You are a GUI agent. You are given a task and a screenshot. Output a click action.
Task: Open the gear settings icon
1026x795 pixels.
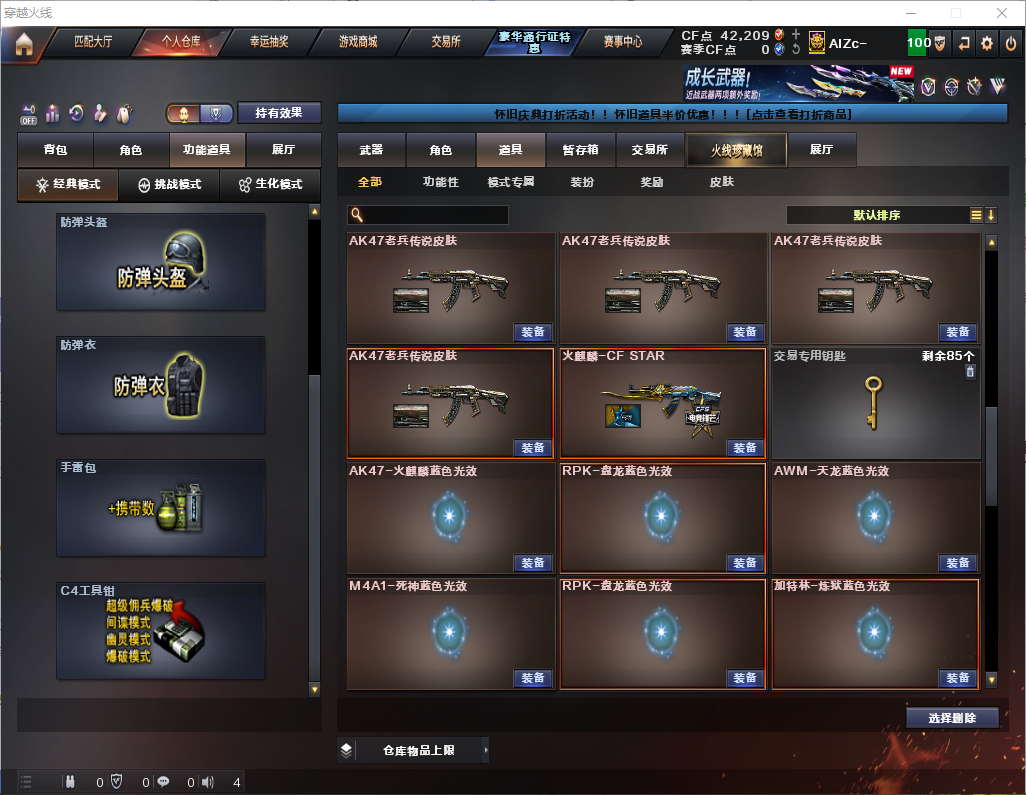[987, 44]
